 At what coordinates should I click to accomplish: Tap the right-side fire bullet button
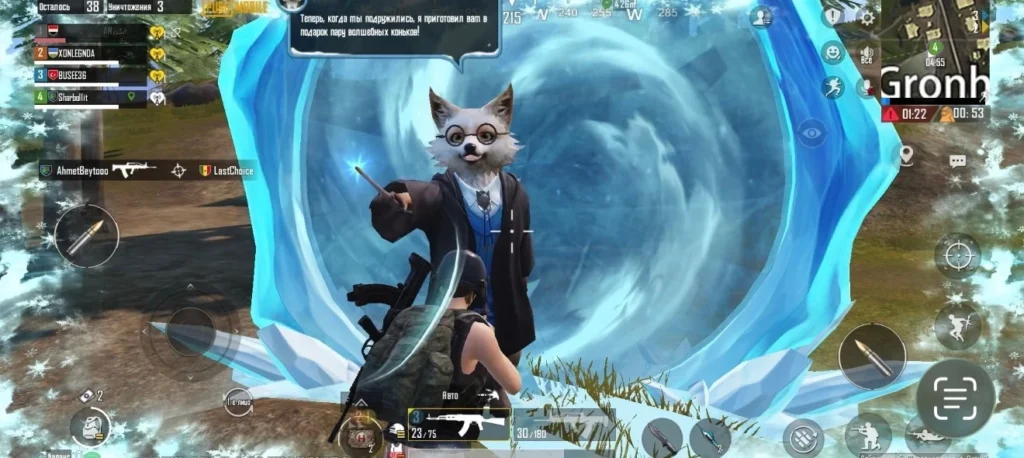click(871, 356)
